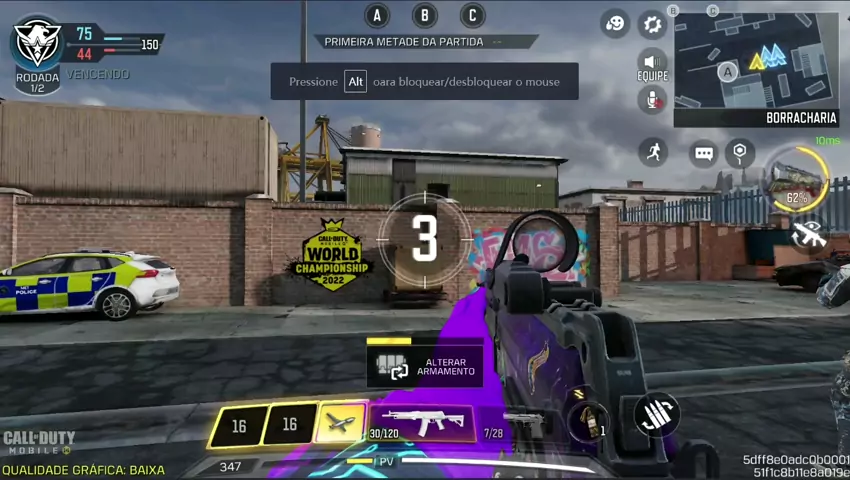Viewport: 850px width, 480px height.
Task: Place a ping with the hexagon marker
Action: [739, 152]
